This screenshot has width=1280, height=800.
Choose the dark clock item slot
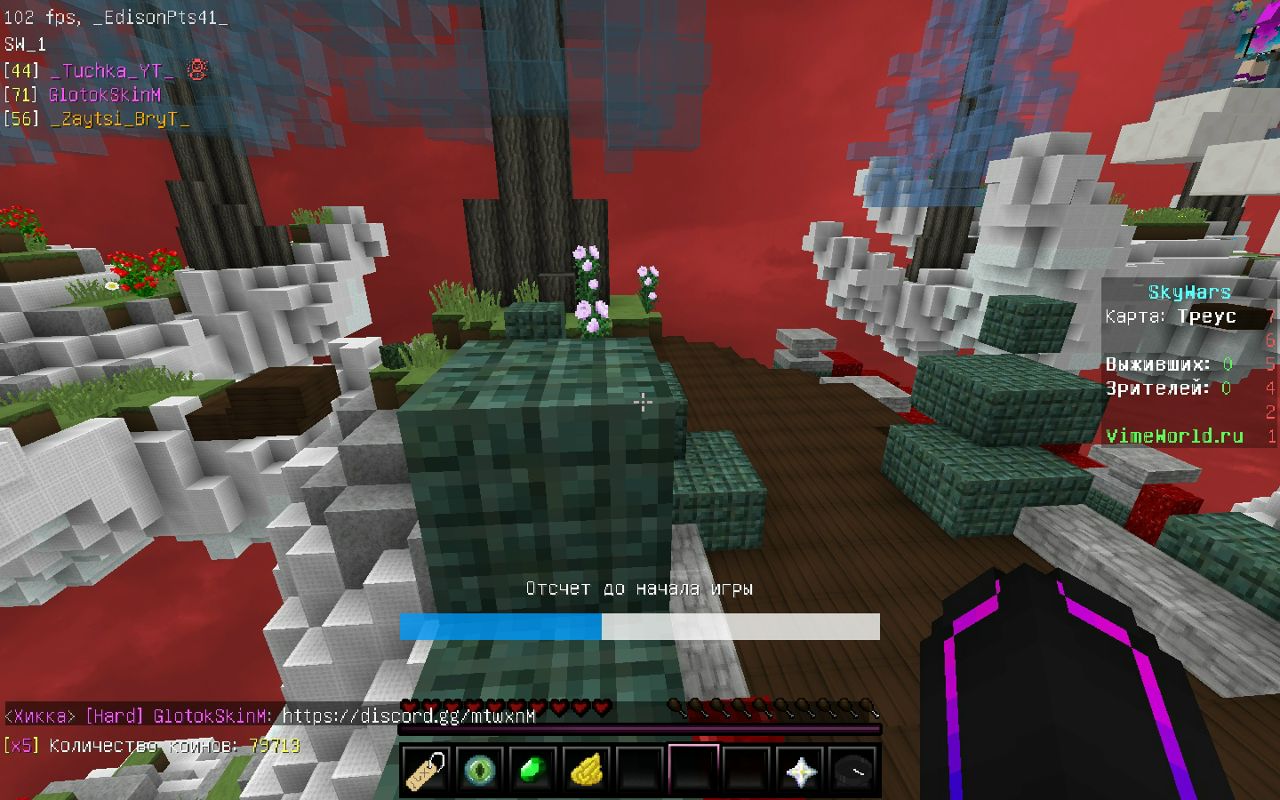pos(853,770)
